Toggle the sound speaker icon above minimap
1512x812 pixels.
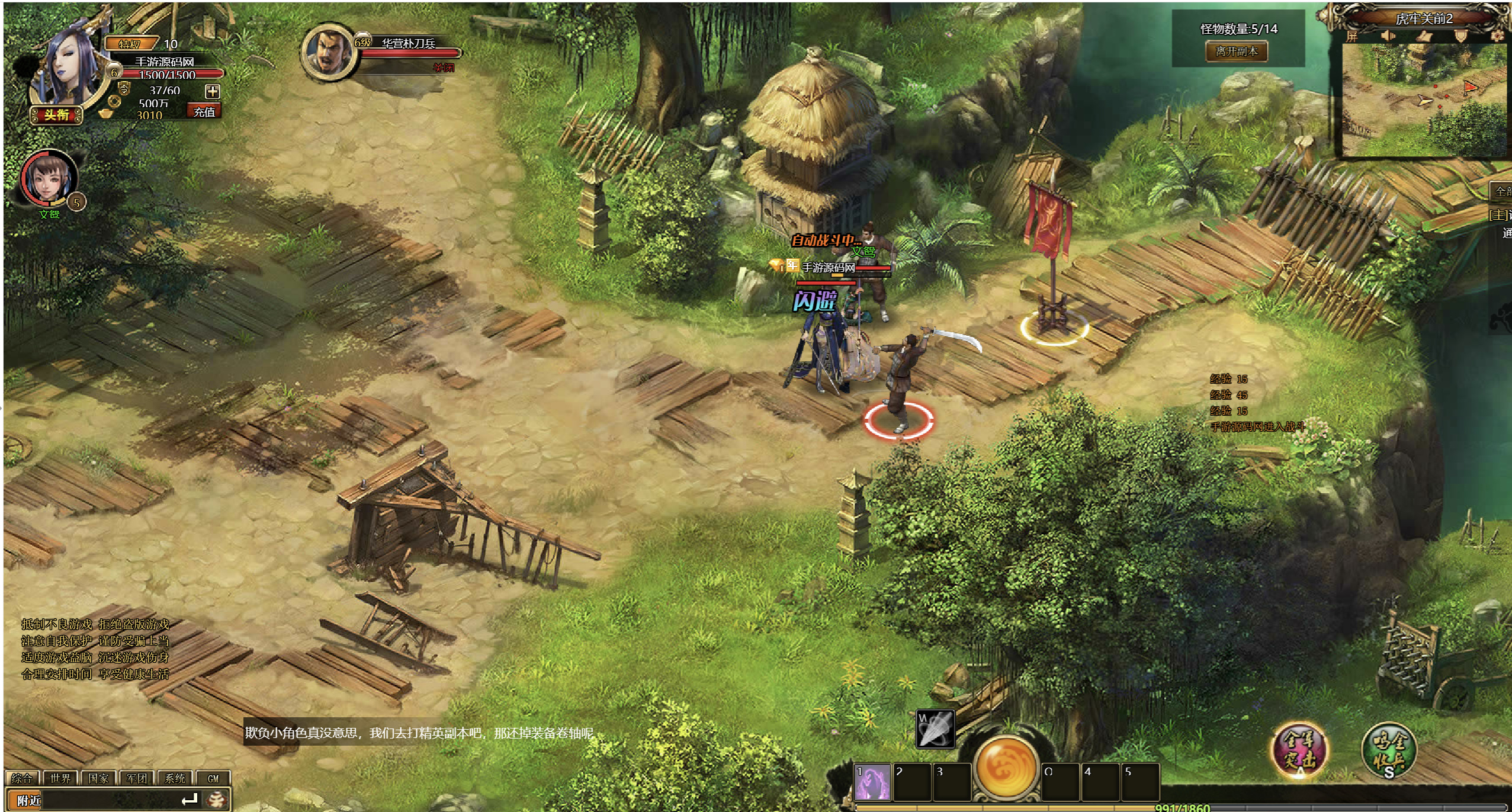tap(1388, 36)
